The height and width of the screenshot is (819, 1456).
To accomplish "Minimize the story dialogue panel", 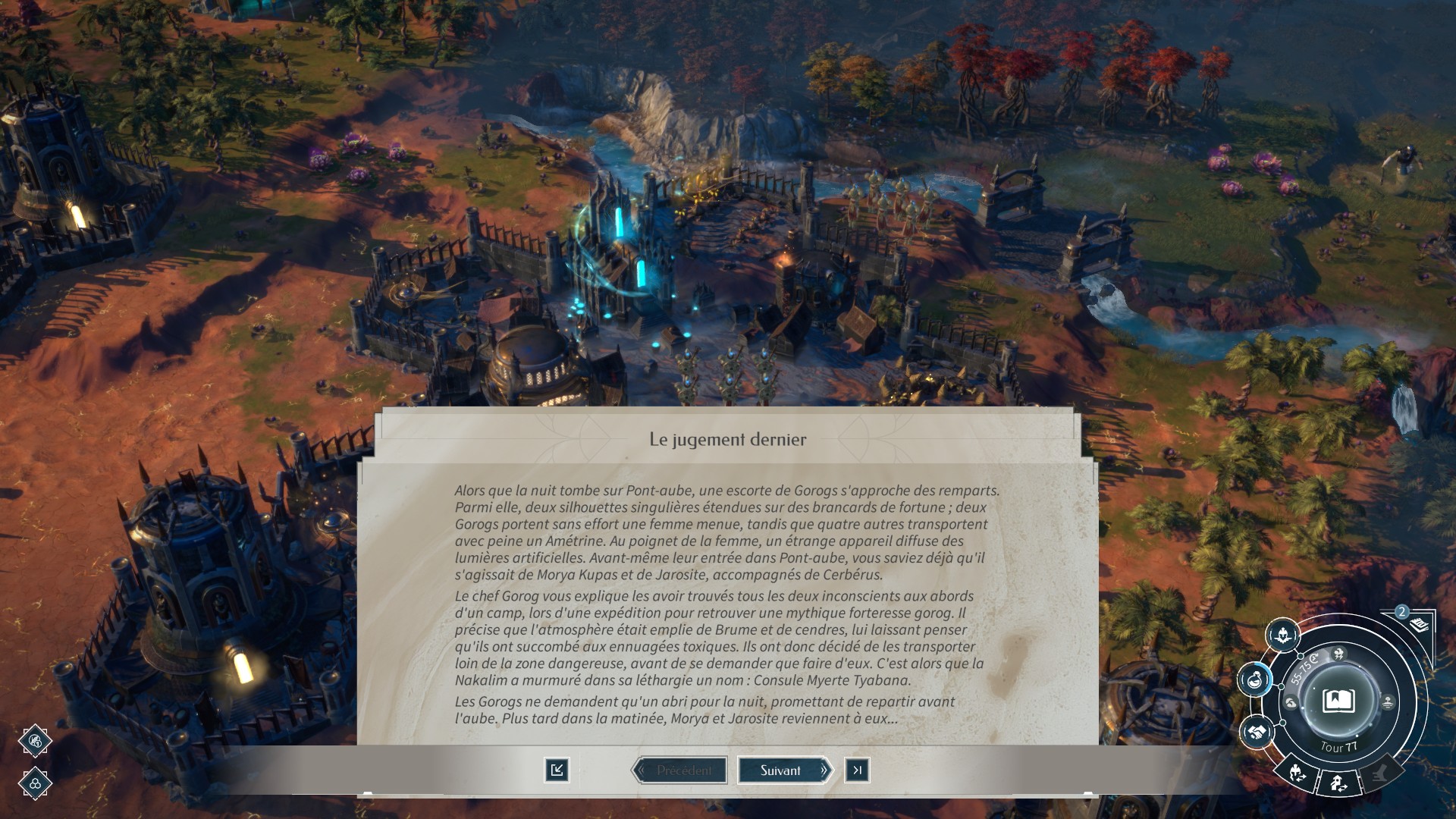I will (x=557, y=770).
